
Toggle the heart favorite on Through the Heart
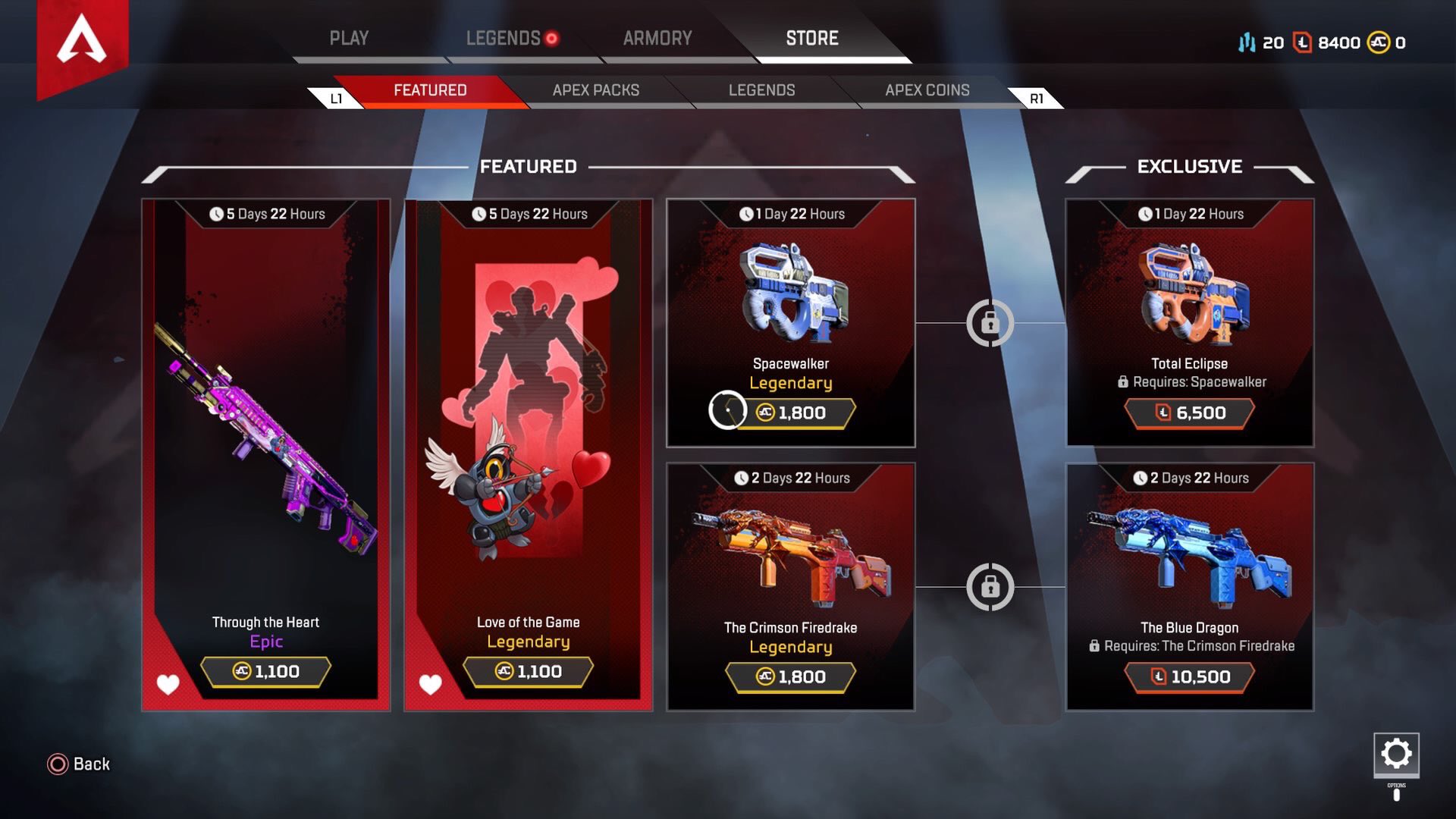pos(167,683)
